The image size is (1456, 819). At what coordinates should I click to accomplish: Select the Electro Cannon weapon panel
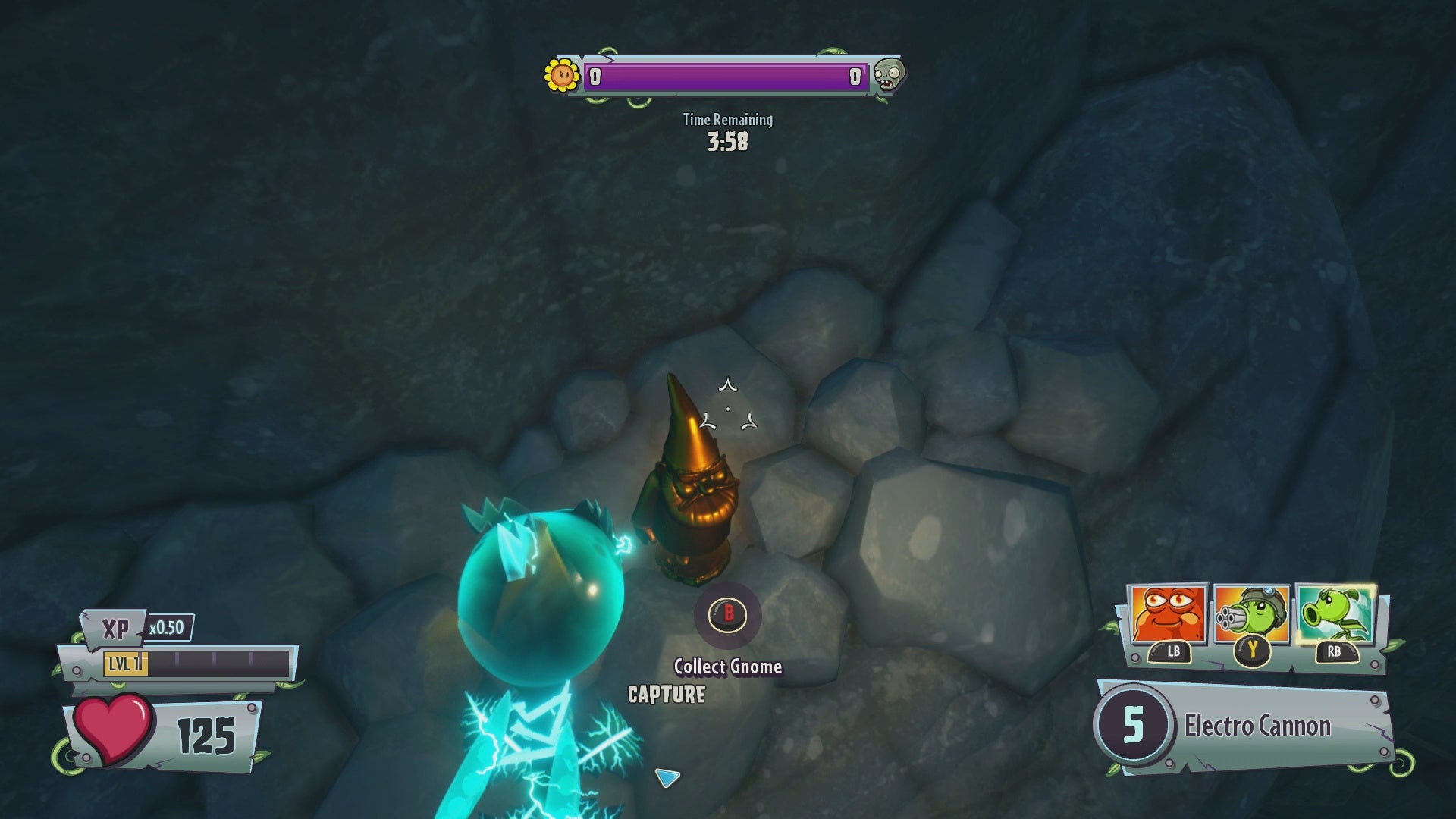tap(1244, 726)
